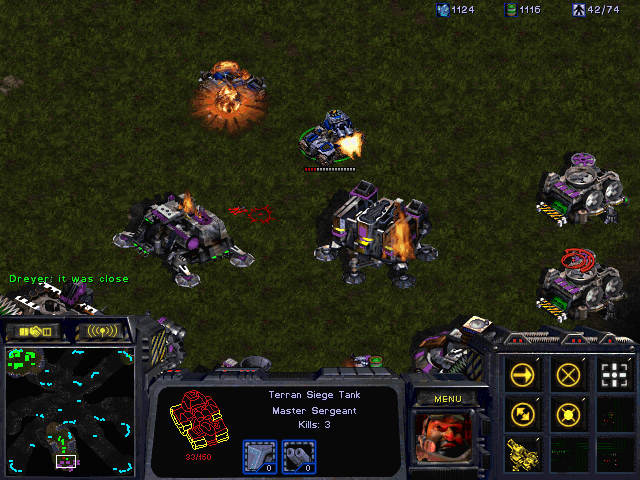Issue the Move command
The height and width of the screenshot is (480, 640).
(x=522, y=375)
